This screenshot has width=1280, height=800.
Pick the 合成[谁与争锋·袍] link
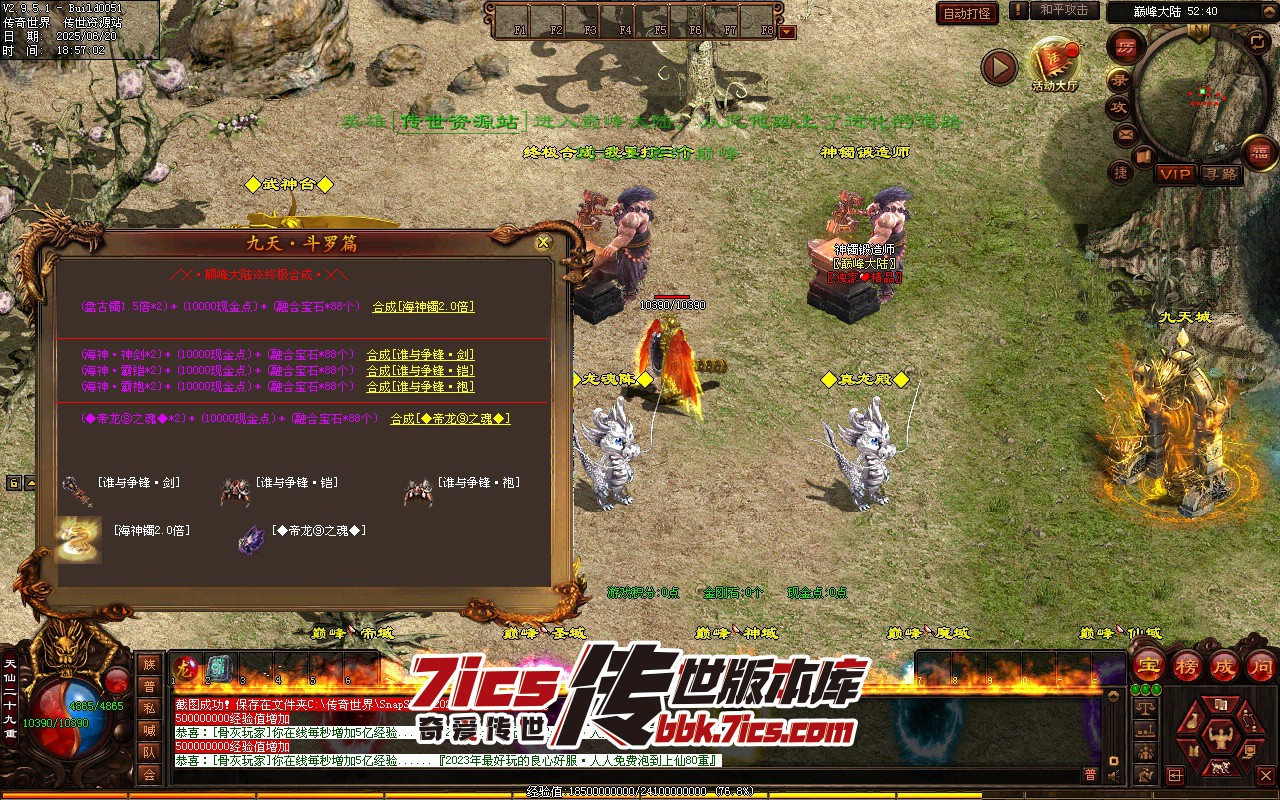pyautogui.click(x=420, y=387)
